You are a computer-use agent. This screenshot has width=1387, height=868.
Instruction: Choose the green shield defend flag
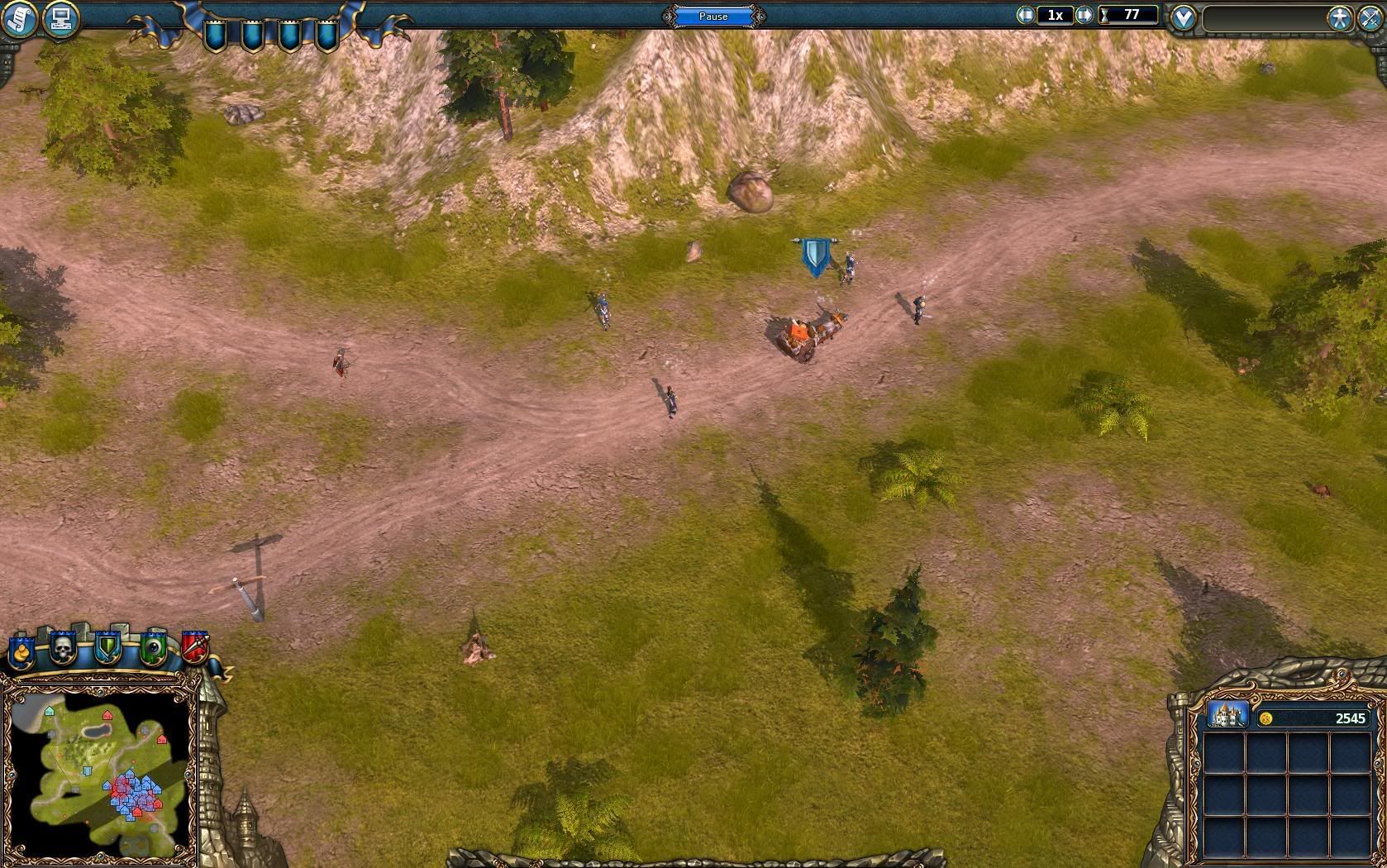pyautogui.click(x=107, y=648)
